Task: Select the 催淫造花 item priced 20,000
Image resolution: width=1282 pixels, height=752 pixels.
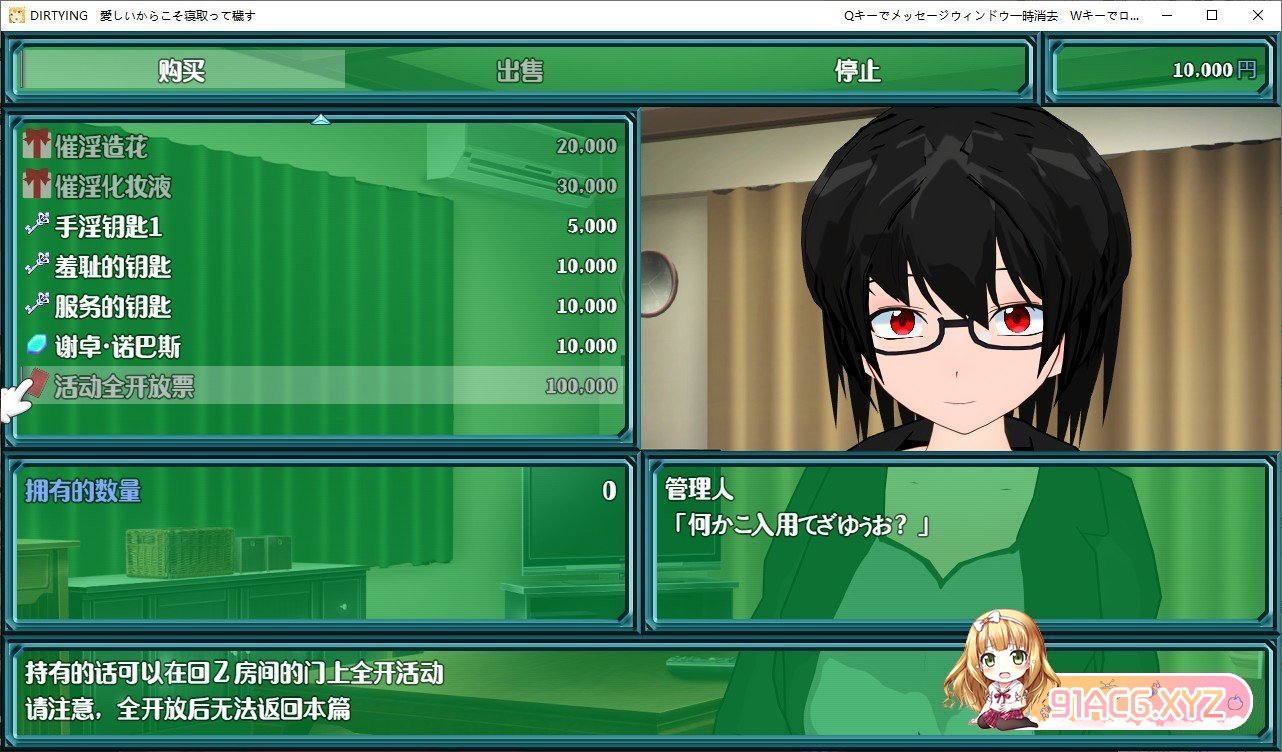Action: (320, 147)
